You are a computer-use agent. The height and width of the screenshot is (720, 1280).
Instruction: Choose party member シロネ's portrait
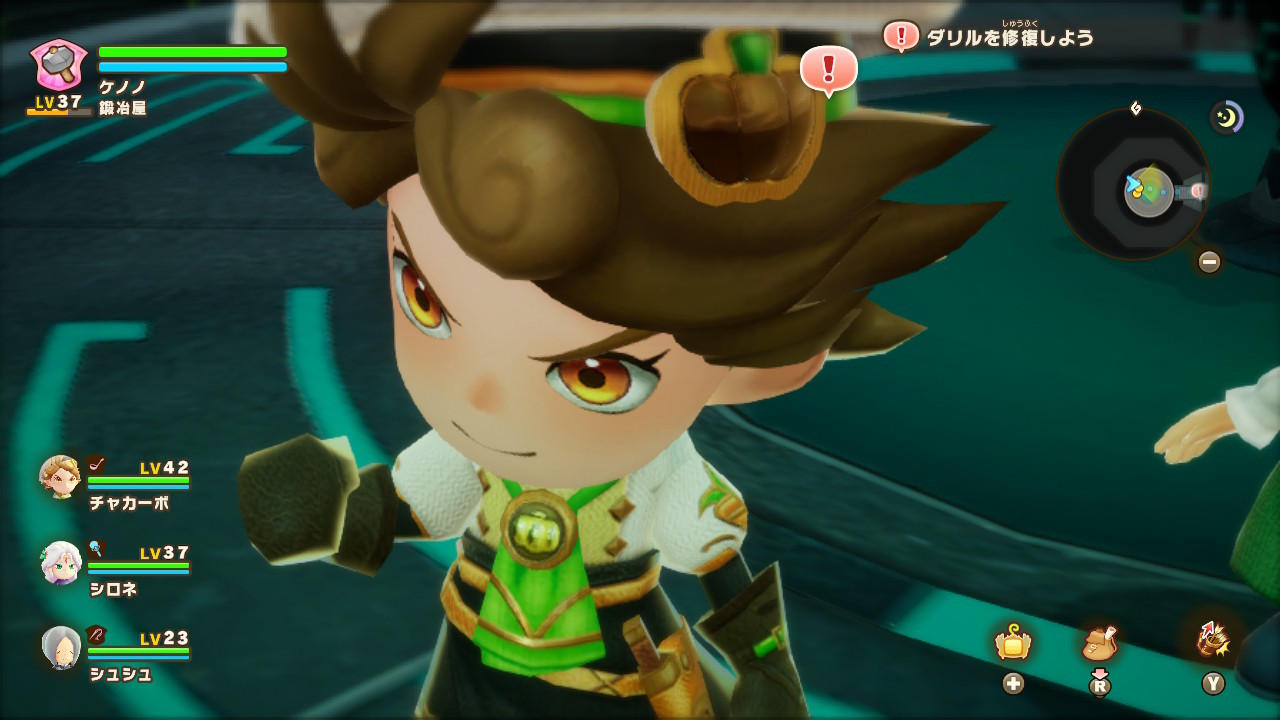60,563
